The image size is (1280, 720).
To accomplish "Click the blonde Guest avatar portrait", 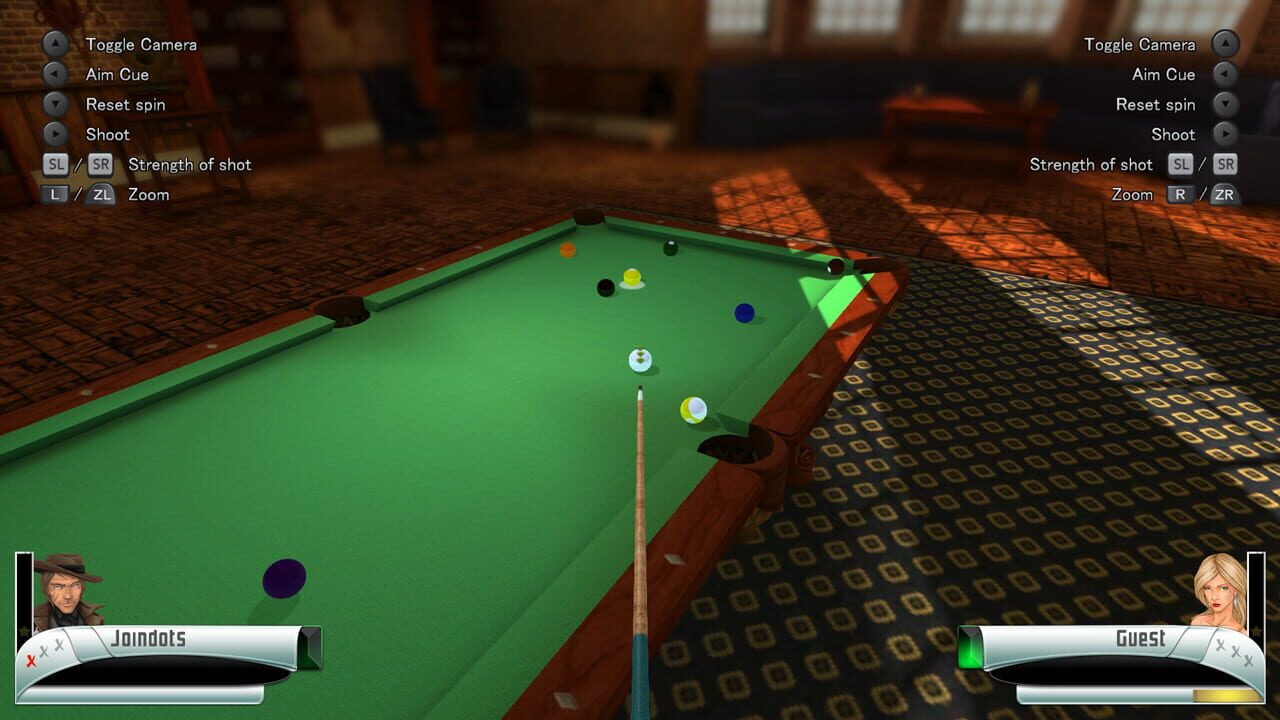I will point(1218,590).
